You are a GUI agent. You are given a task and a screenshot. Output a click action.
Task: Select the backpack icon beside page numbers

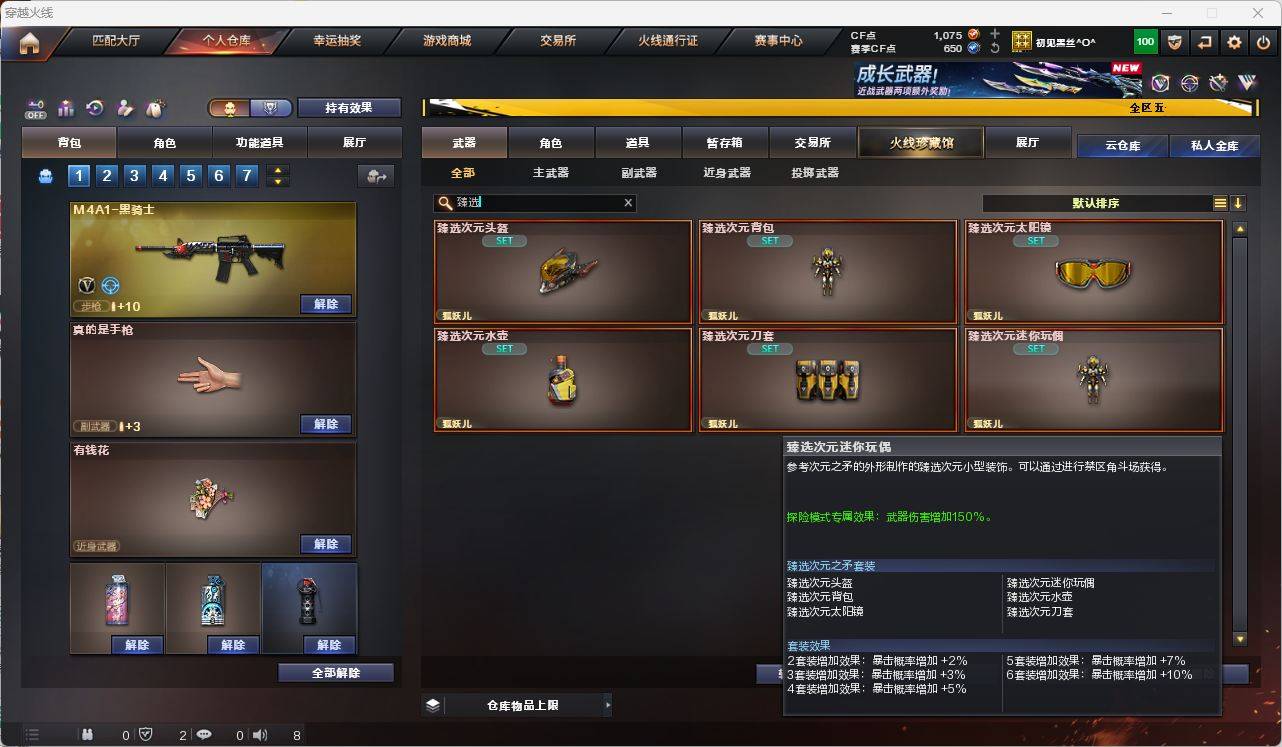coord(45,176)
